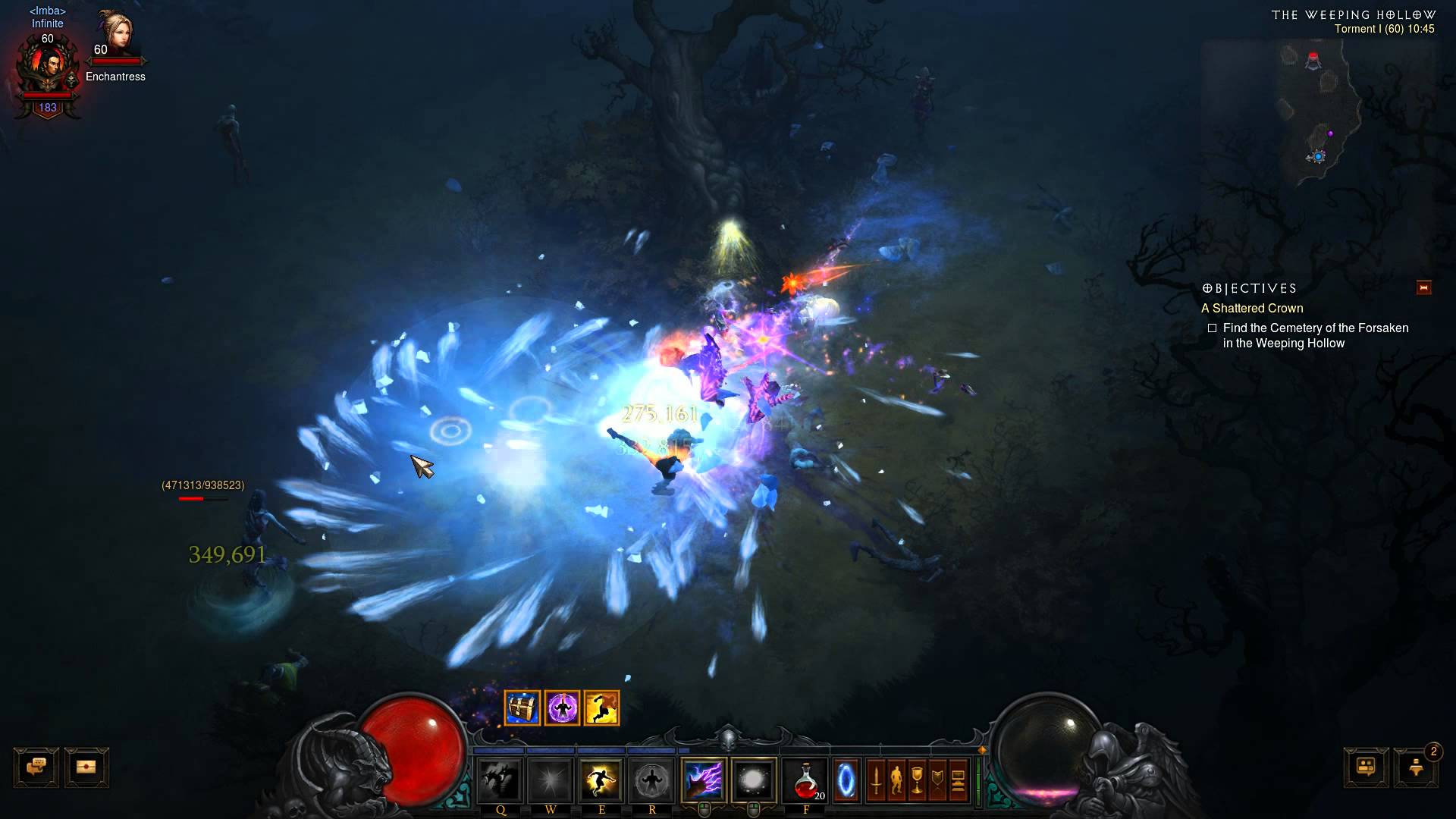Open the banner menu button

click(937, 780)
